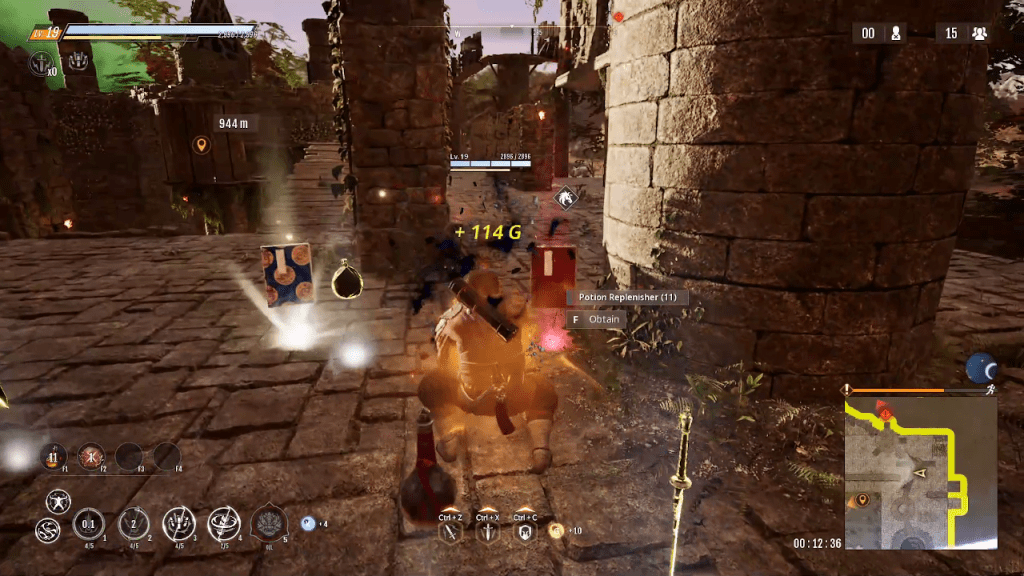The width and height of the screenshot is (1024, 576).
Task: Select the red enemy marker on minimap
Action: tap(884, 406)
